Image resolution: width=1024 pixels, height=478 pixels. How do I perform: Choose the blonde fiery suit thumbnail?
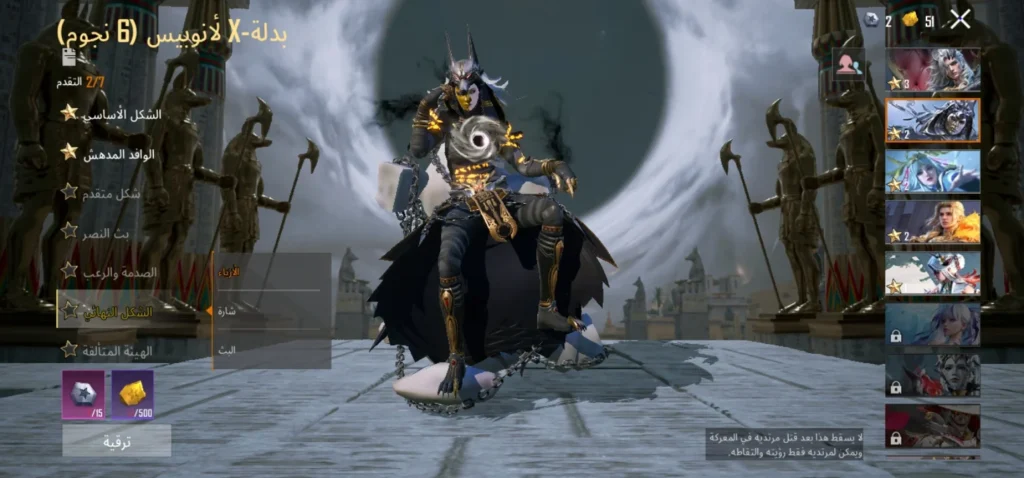pyautogui.click(x=932, y=222)
